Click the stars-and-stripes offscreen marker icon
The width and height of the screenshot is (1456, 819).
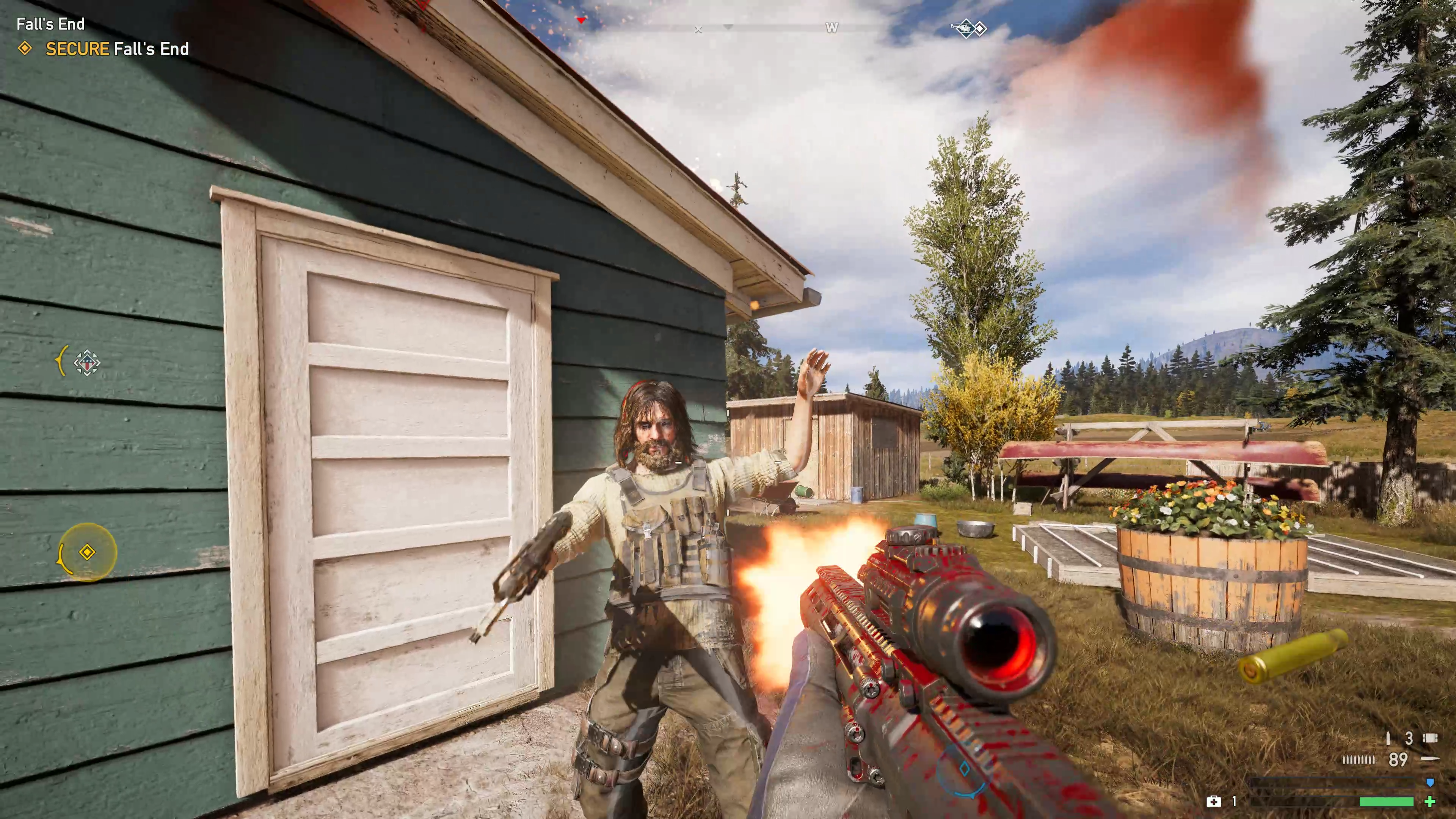pyautogui.click(x=86, y=362)
